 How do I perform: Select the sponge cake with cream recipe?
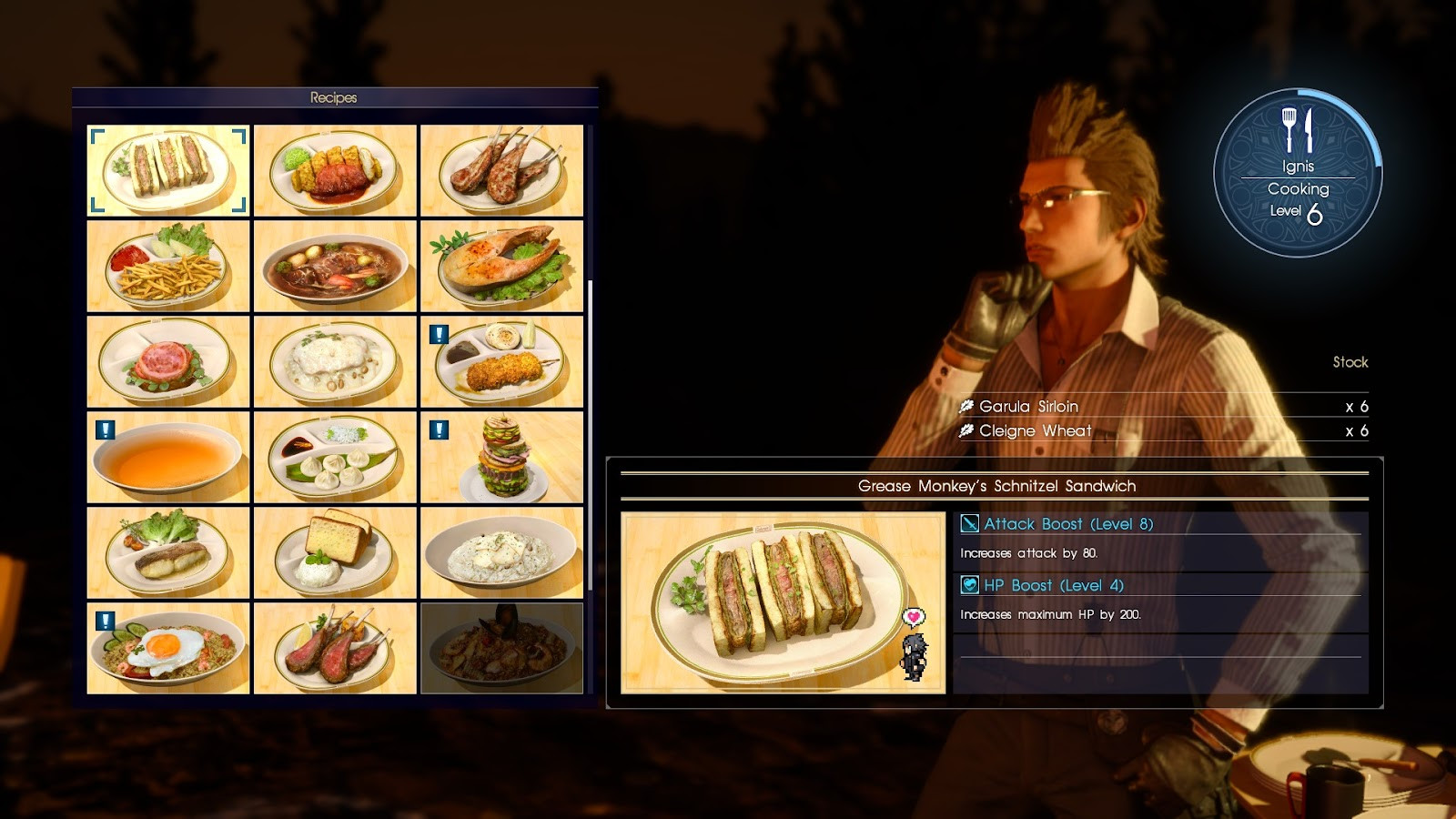tap(335, 552)
